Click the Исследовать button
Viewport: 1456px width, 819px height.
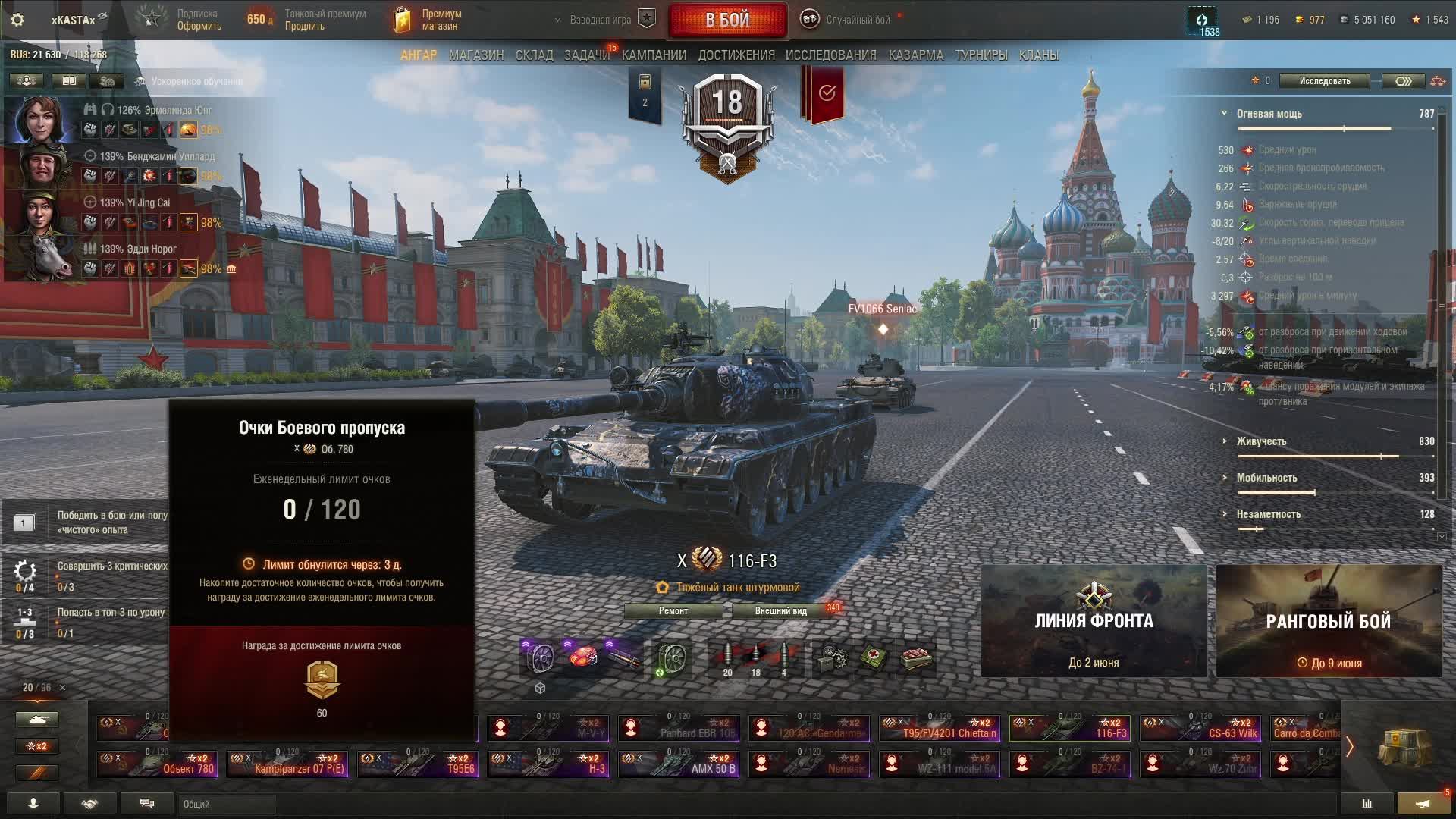click(x=1324, y=81)
